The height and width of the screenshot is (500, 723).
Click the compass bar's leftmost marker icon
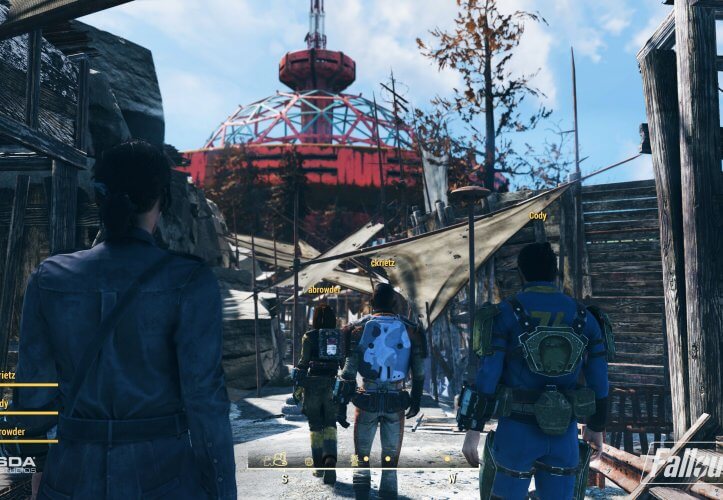click(x=274, y=460)
